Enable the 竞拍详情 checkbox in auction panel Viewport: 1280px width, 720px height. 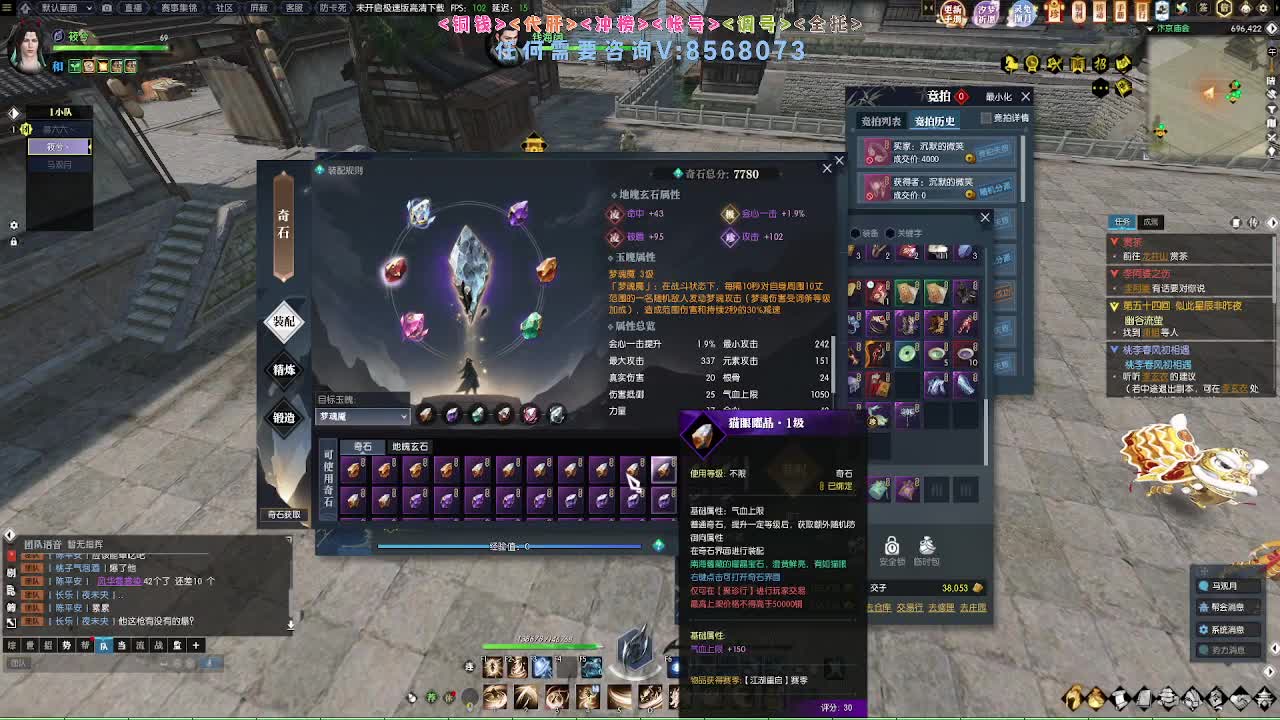coord(987,117)
